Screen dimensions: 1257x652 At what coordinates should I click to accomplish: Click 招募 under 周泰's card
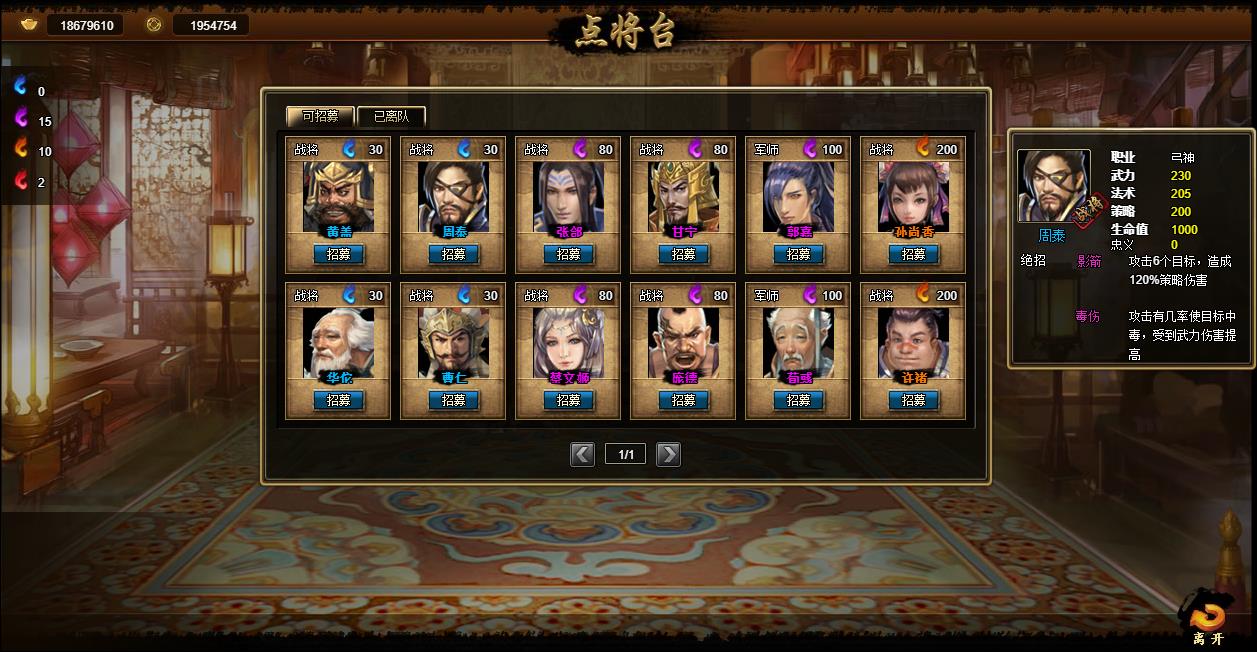click(x=453, y=254)
